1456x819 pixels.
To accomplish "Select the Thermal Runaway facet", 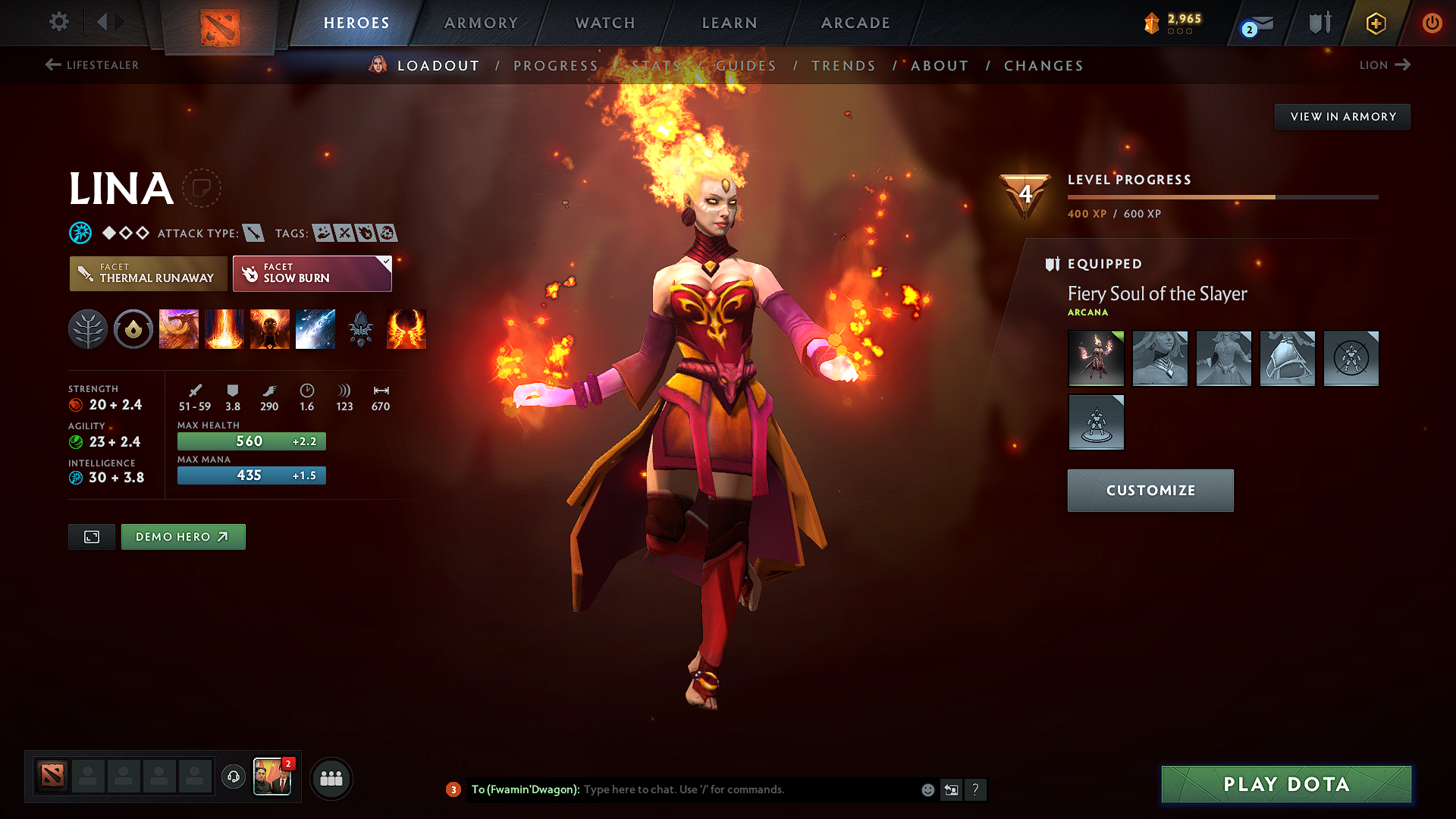I will [x=148, y=273].
